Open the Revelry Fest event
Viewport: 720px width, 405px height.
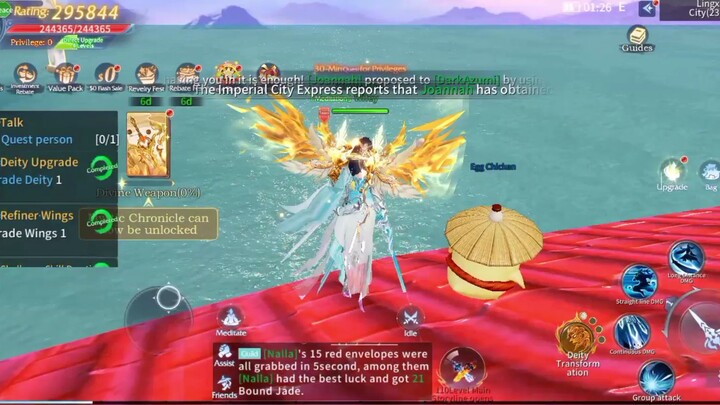[146, 75]
